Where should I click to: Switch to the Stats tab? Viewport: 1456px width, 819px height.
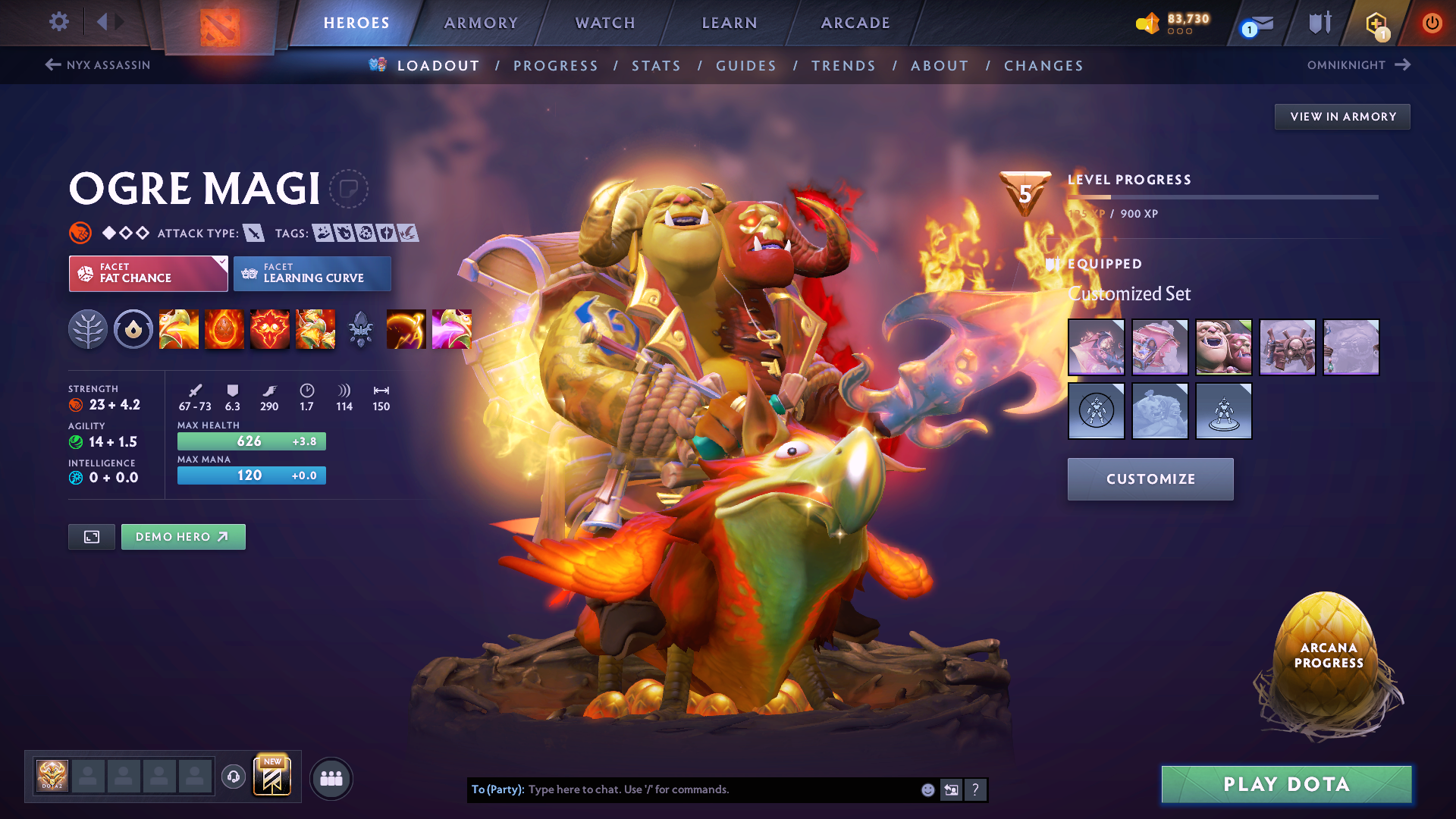pos(657,66)
